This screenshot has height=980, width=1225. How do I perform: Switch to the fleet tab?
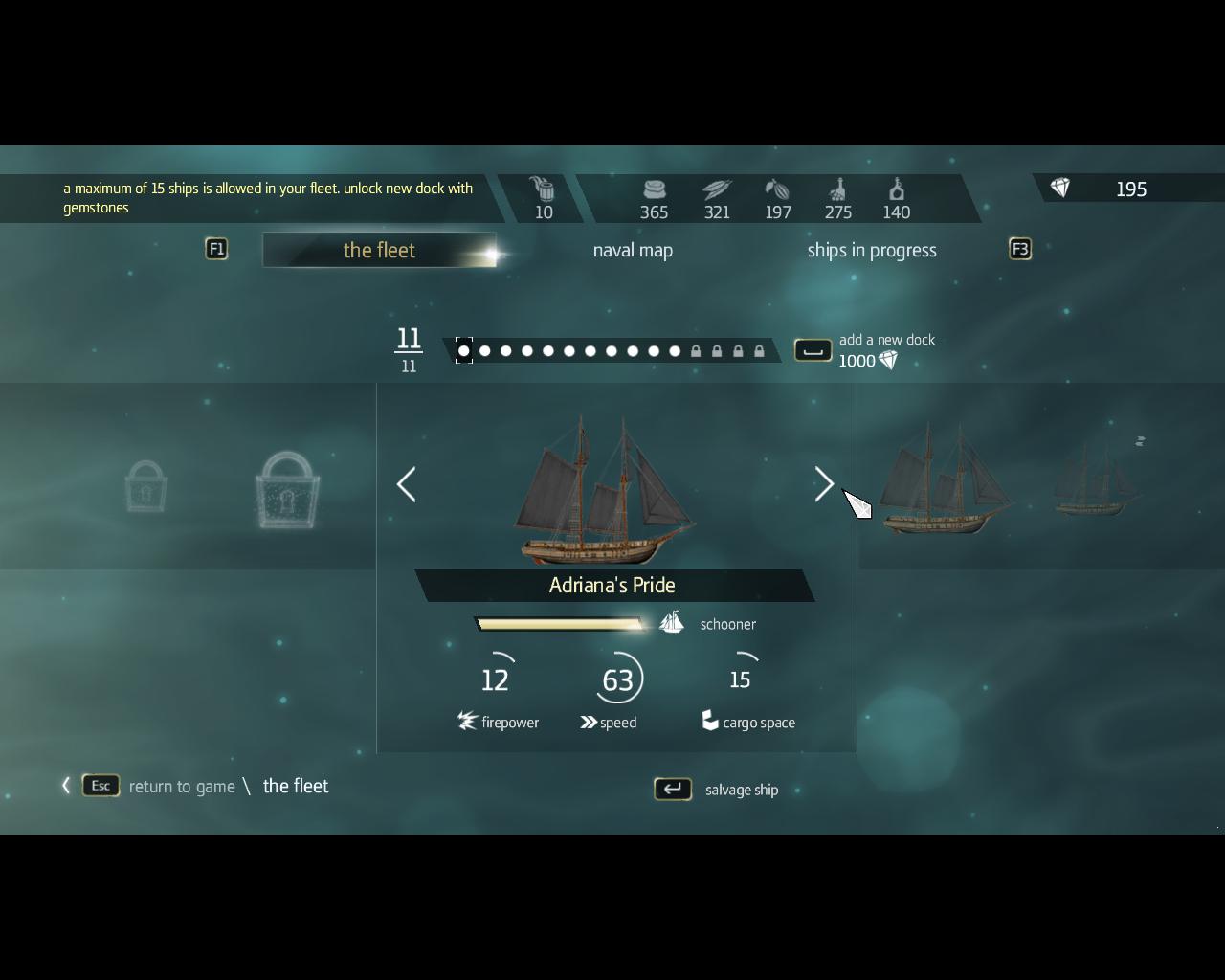379,251
